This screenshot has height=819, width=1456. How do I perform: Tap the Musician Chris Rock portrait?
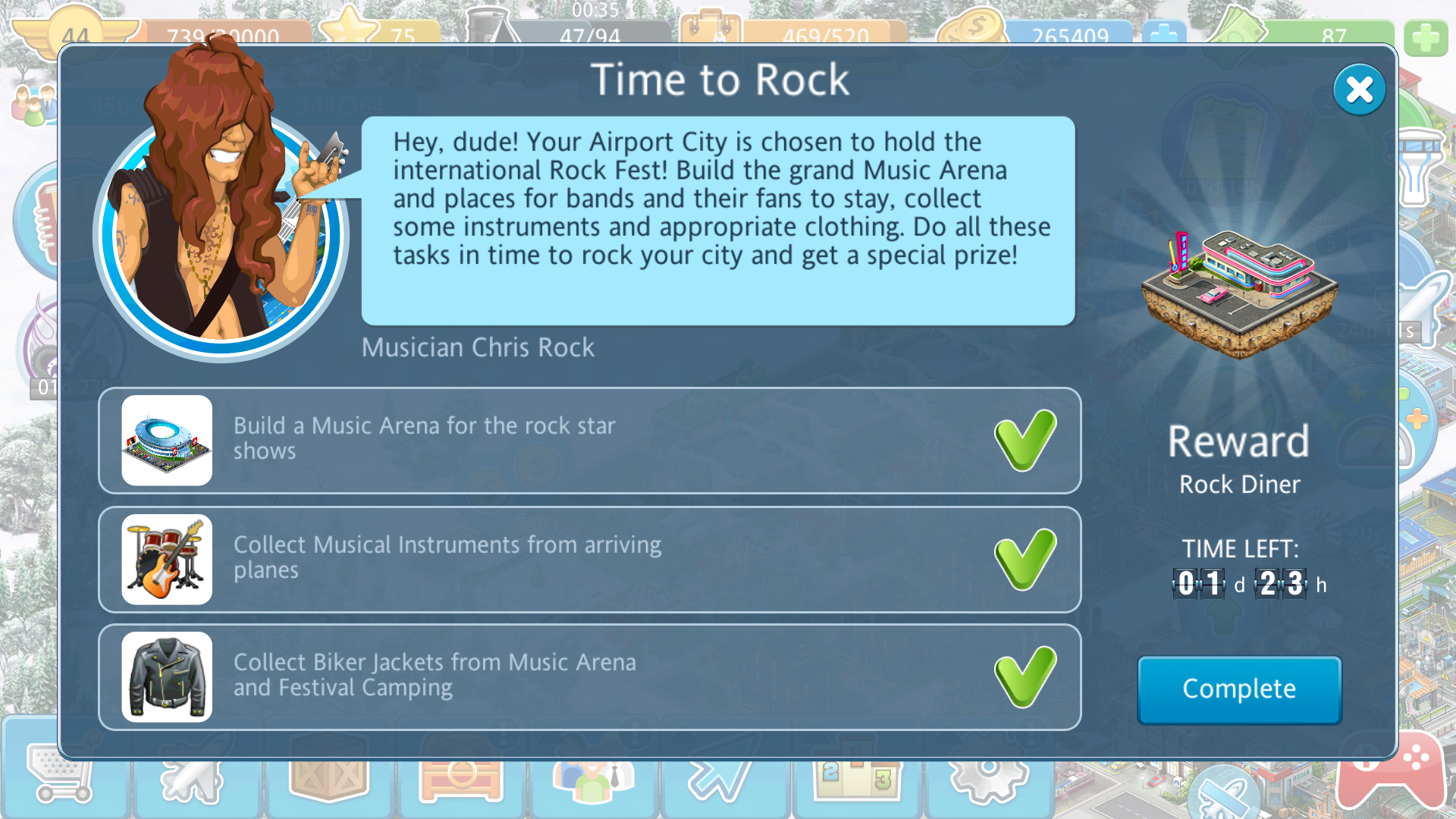click(220, 227)
